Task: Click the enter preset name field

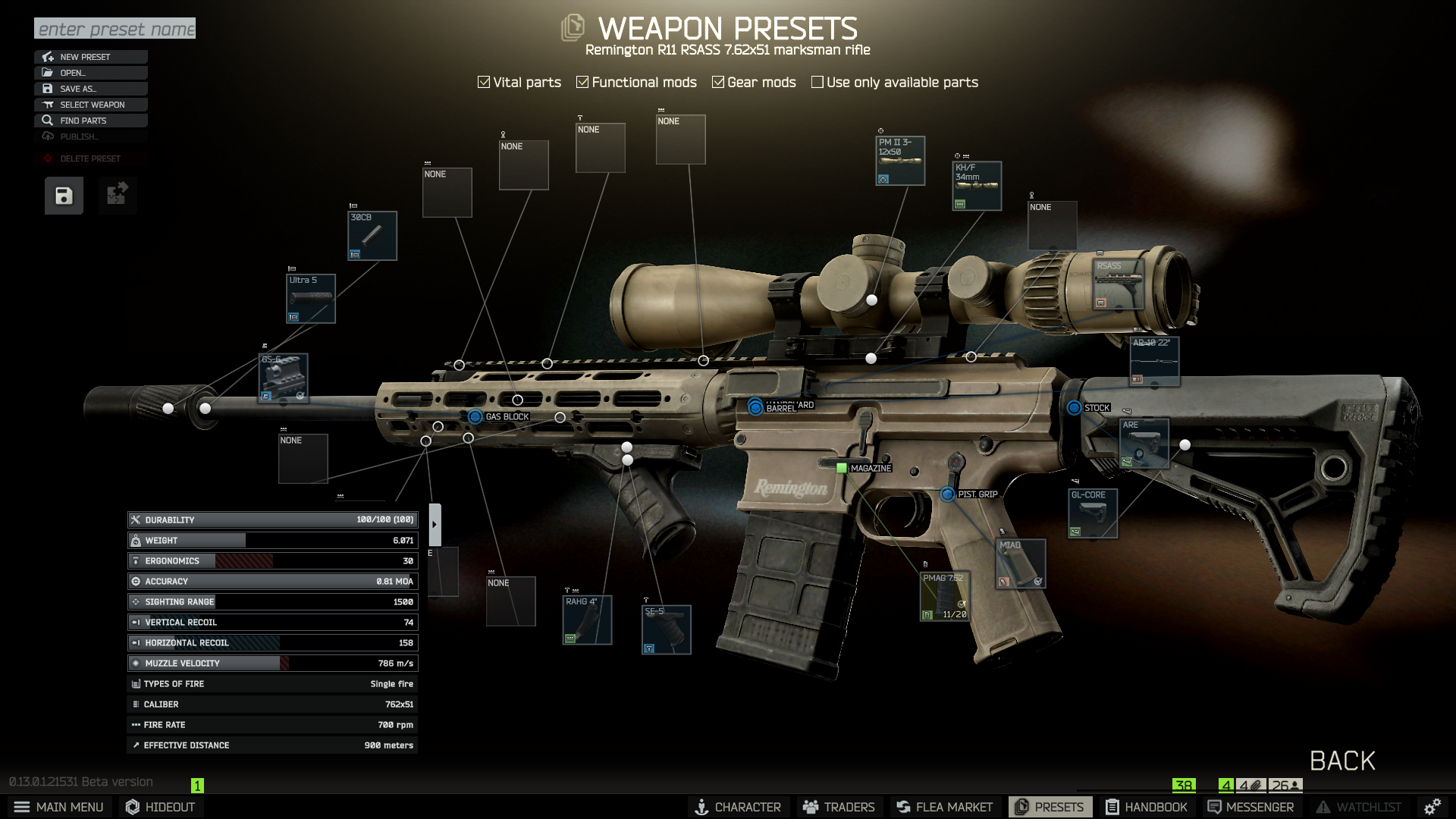Action: pyautogui.click(x=115, y=29)
